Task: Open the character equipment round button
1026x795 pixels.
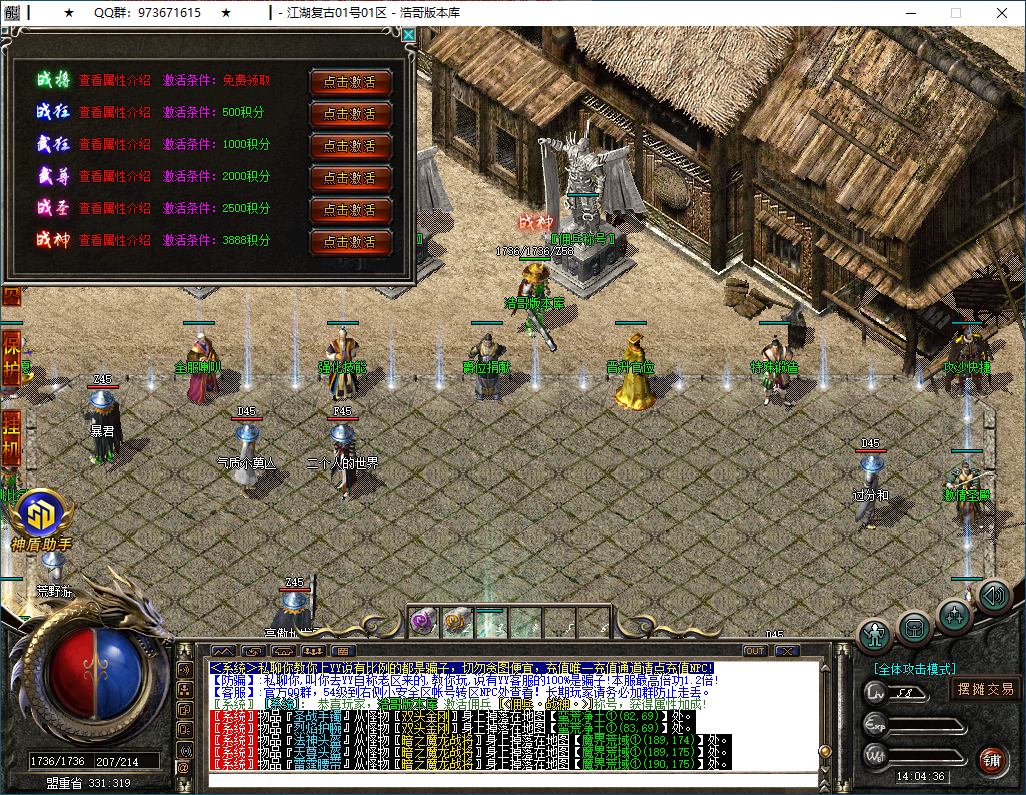Action: (876, 634)
